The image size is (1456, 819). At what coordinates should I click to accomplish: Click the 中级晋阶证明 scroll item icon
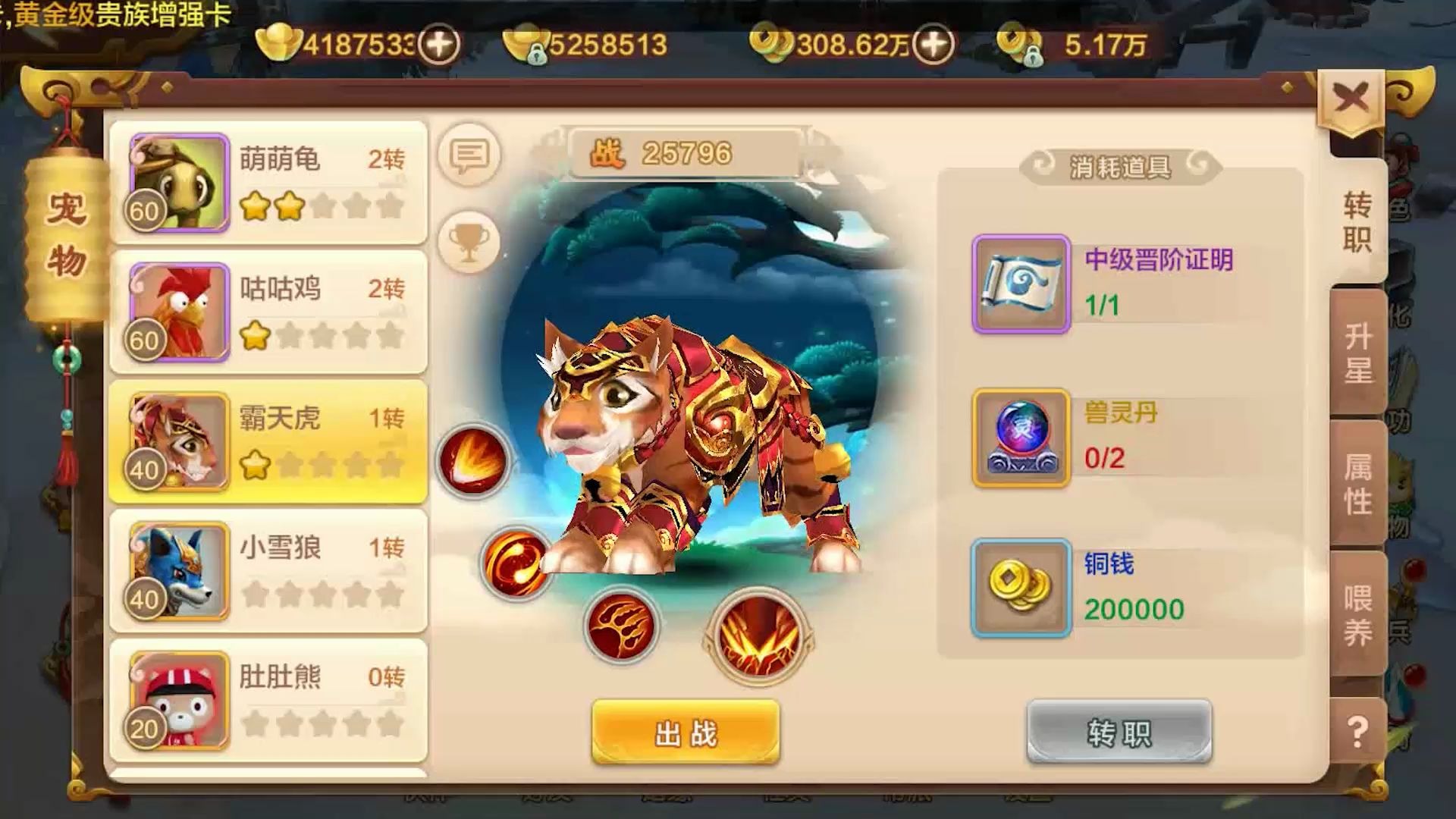tap(1020, 284)
